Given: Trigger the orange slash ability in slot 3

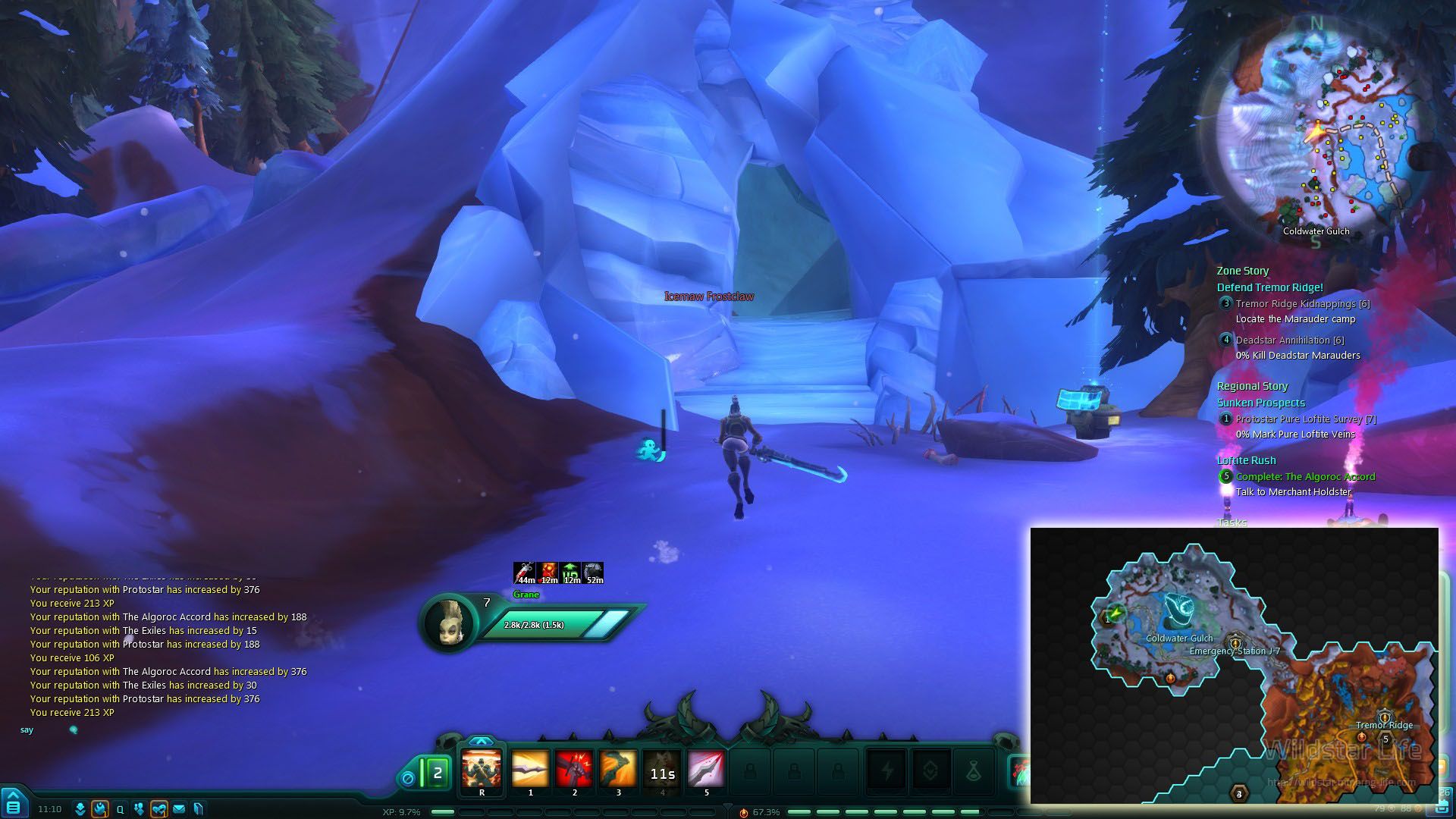Looking at the screenshot, I should [x=618, y=770].
